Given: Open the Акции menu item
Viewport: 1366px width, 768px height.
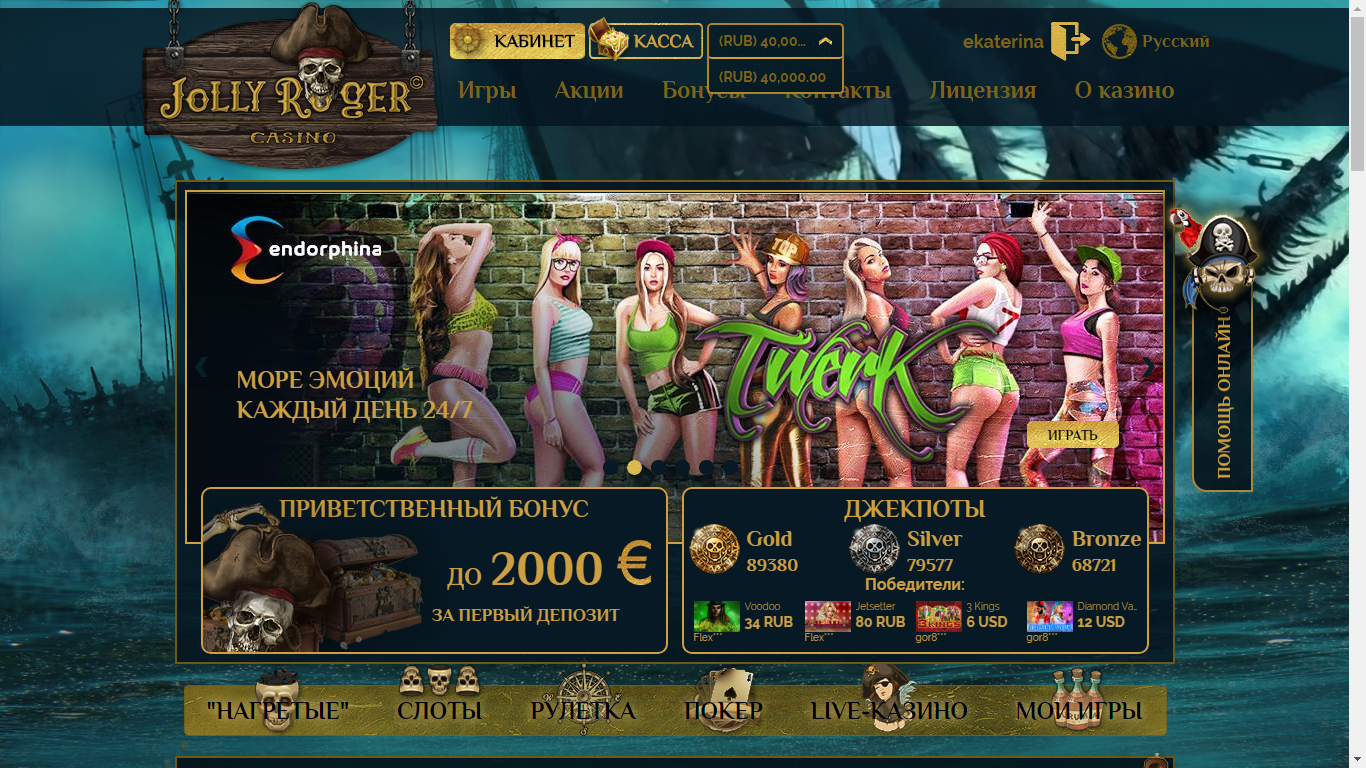Looking at the screenshot, I should pyautogui.click(x=589, y=90).
